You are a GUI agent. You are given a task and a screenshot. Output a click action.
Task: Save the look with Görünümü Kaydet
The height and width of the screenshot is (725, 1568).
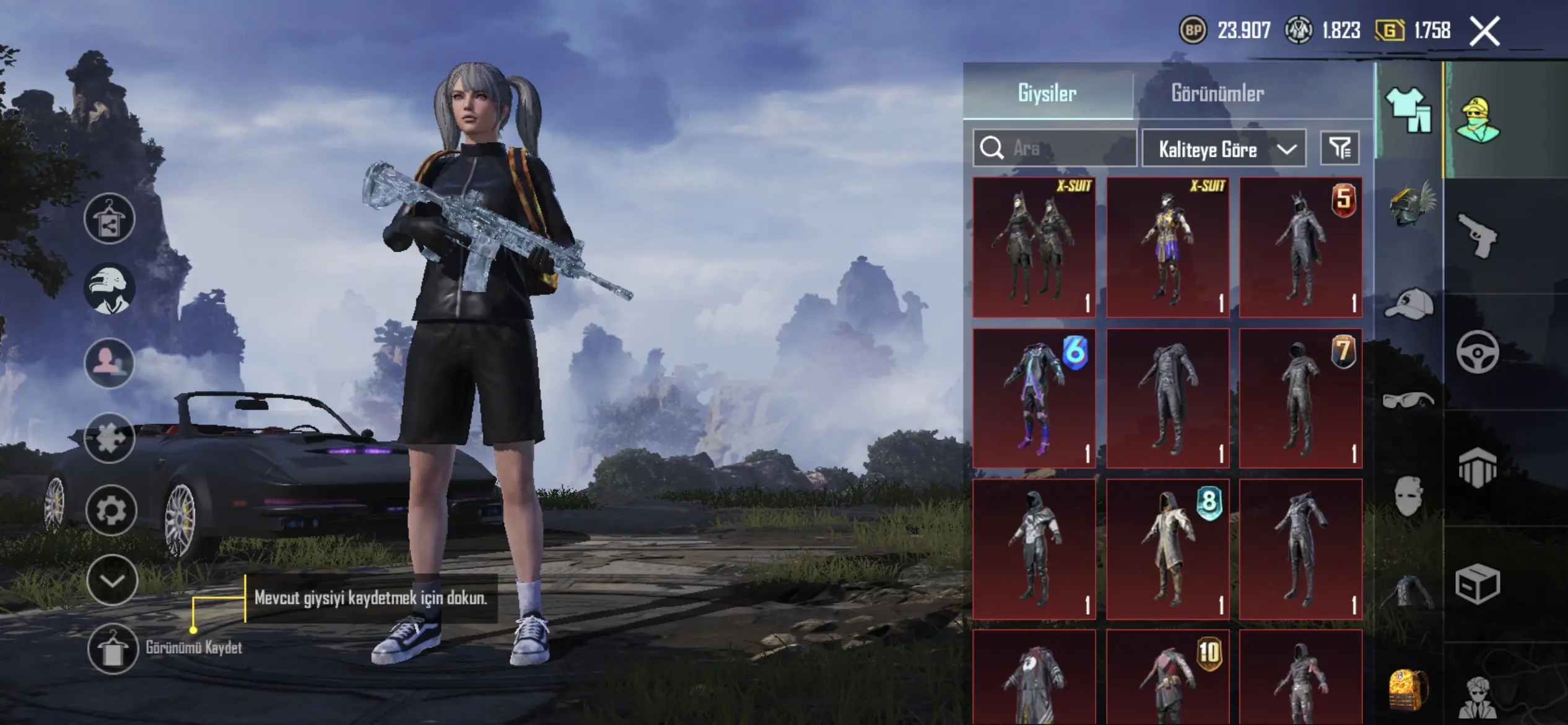click(113, 648)
